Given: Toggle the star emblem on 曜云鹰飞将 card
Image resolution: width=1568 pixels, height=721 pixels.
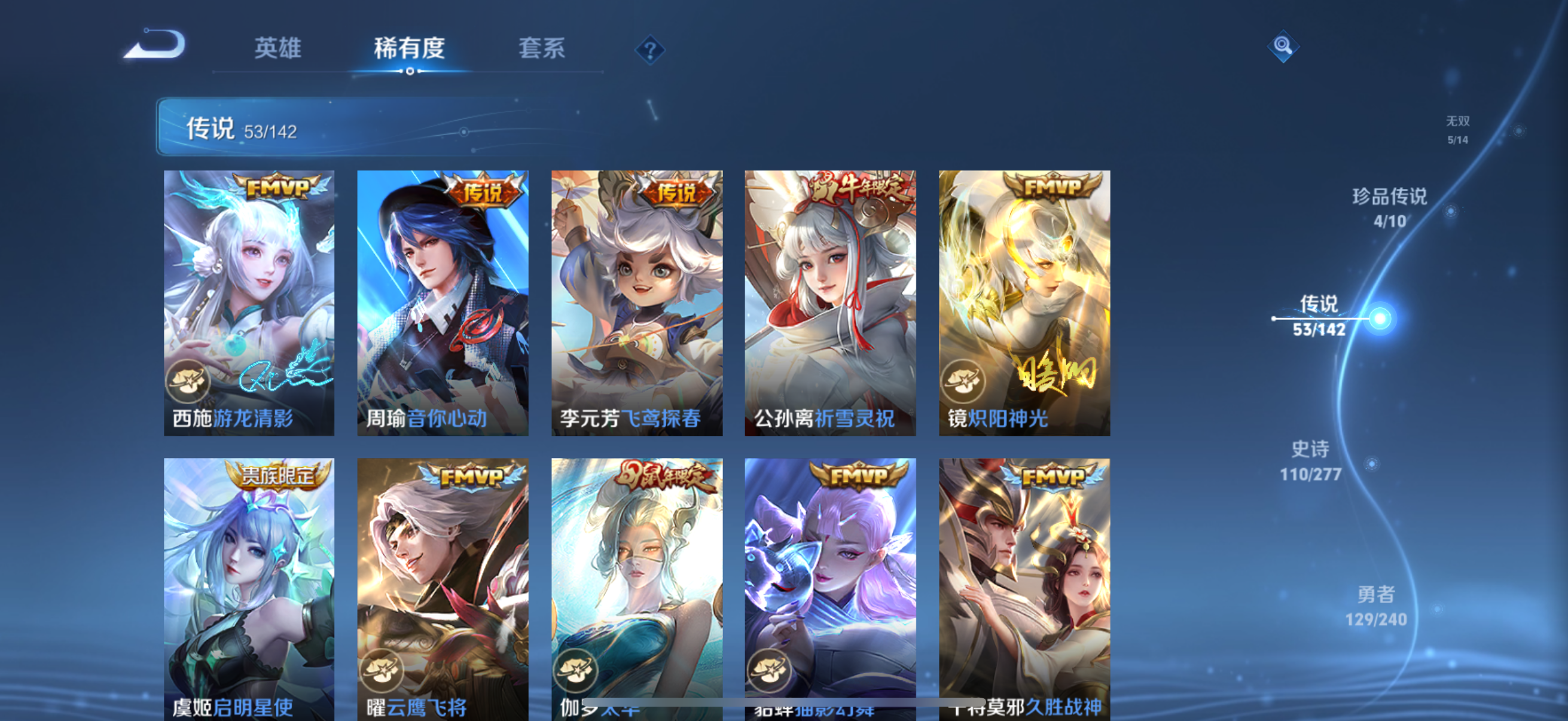Looking at the screenshot, I should tap(380, 671).
